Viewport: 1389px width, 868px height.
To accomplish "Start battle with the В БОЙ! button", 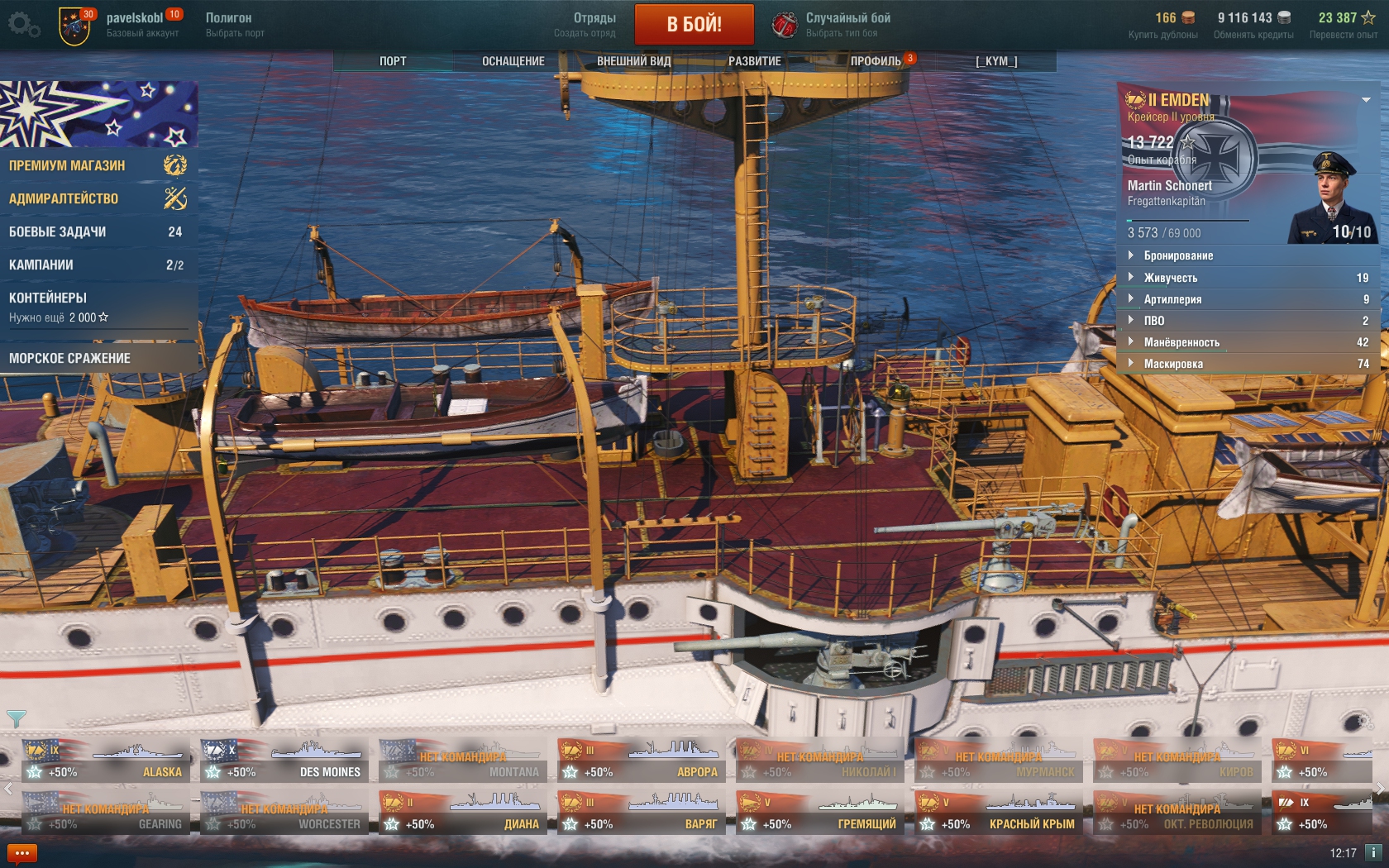I will click(x=694, y=24).
